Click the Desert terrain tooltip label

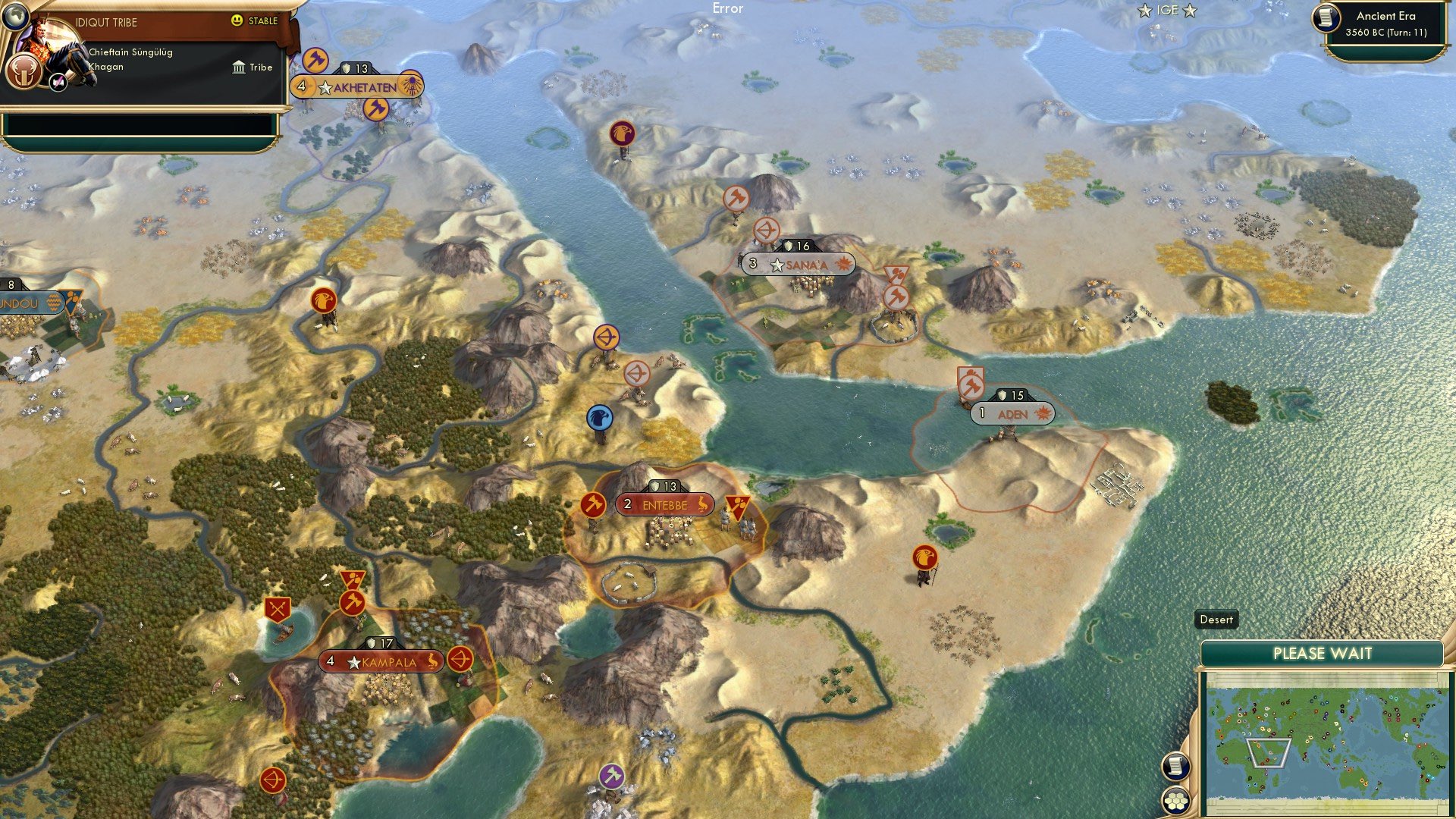(1216, 620)
